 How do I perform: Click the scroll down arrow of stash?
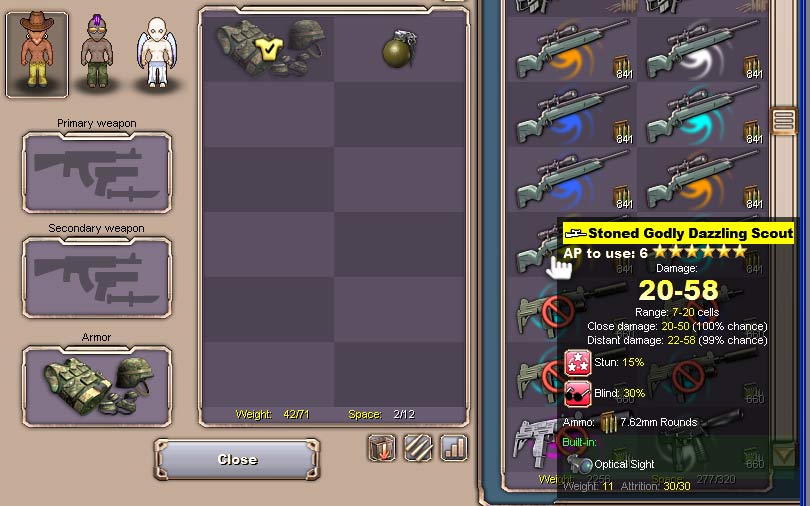click(x=784, y=457)
